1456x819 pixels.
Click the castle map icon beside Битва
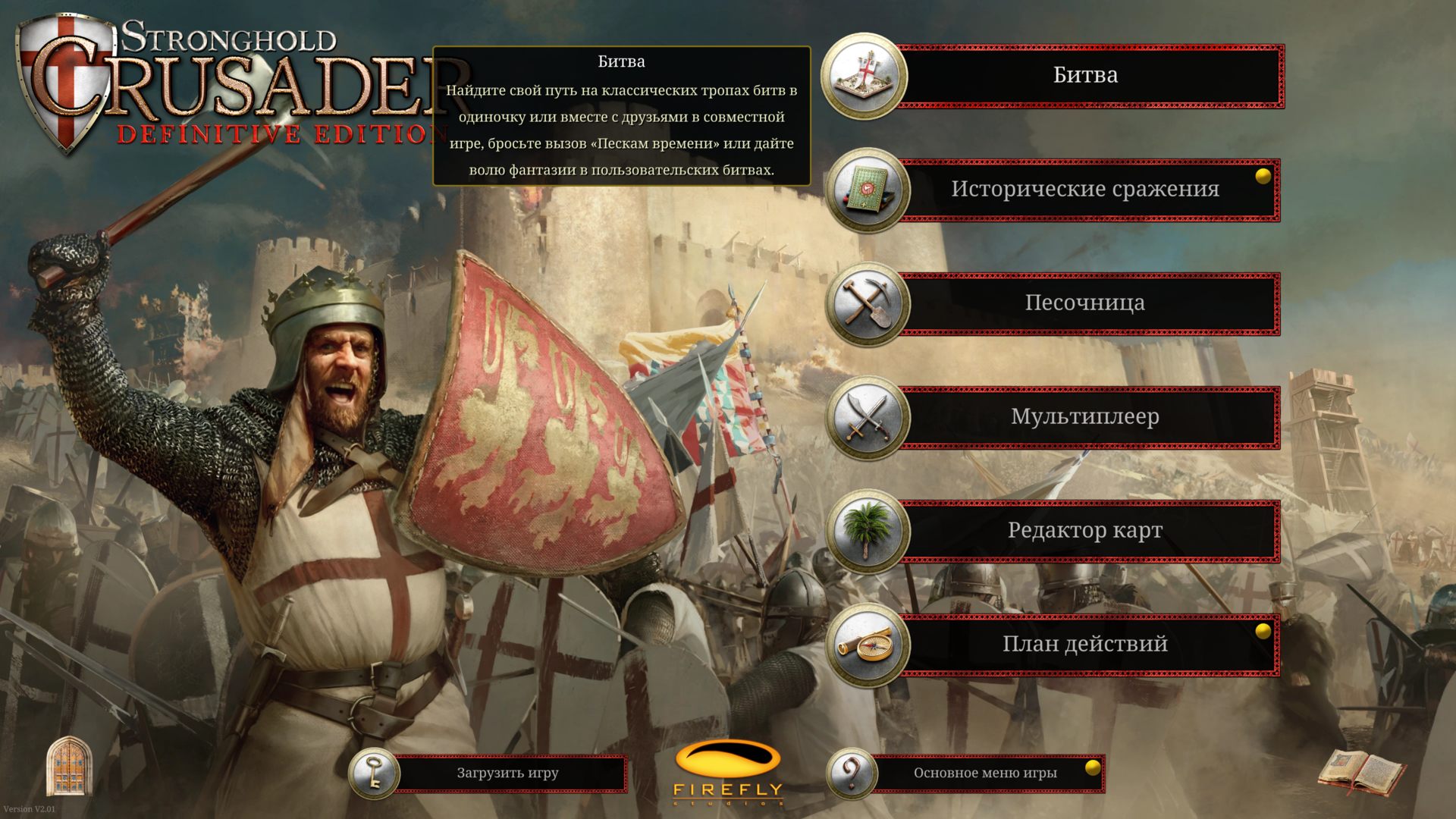(864, 76)
